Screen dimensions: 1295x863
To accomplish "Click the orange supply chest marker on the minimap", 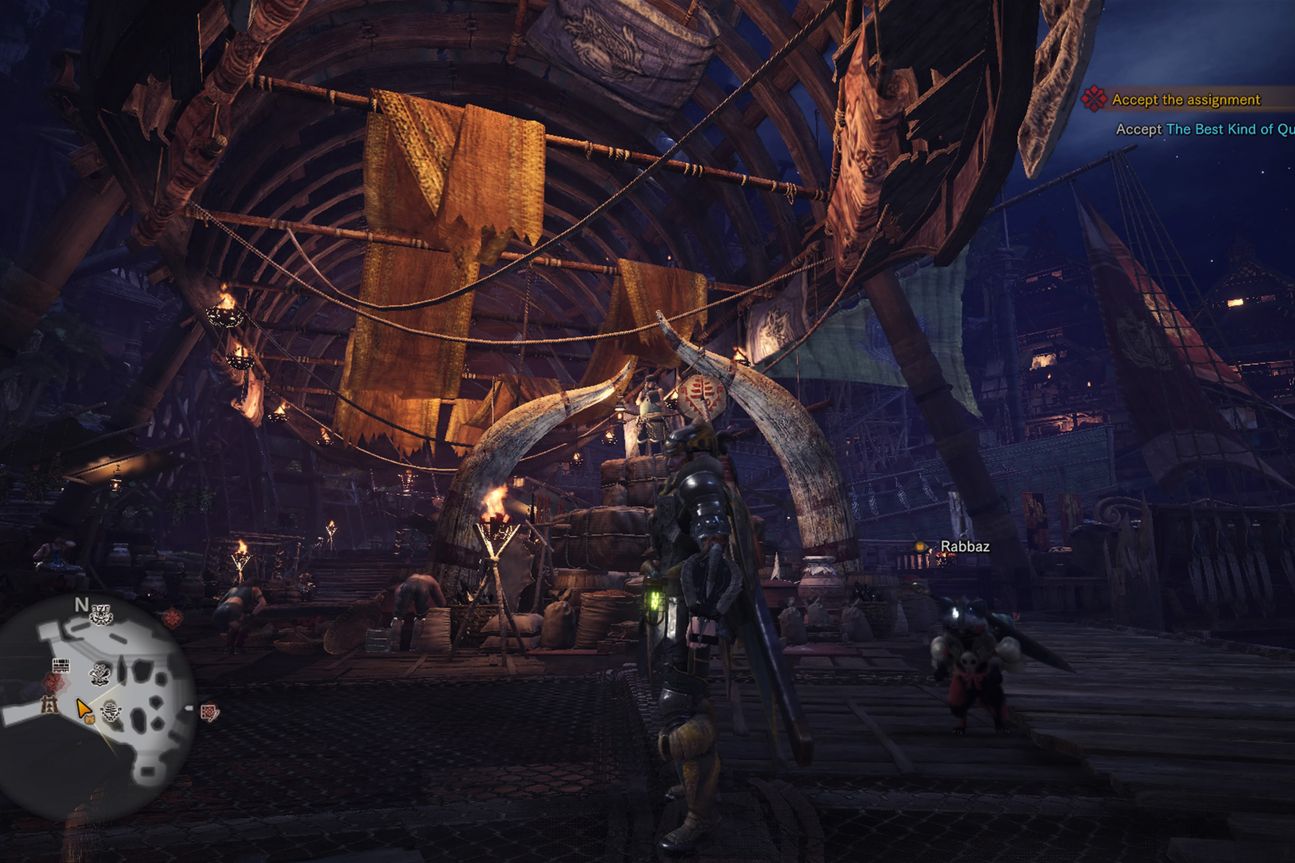I will coord(90,719).
